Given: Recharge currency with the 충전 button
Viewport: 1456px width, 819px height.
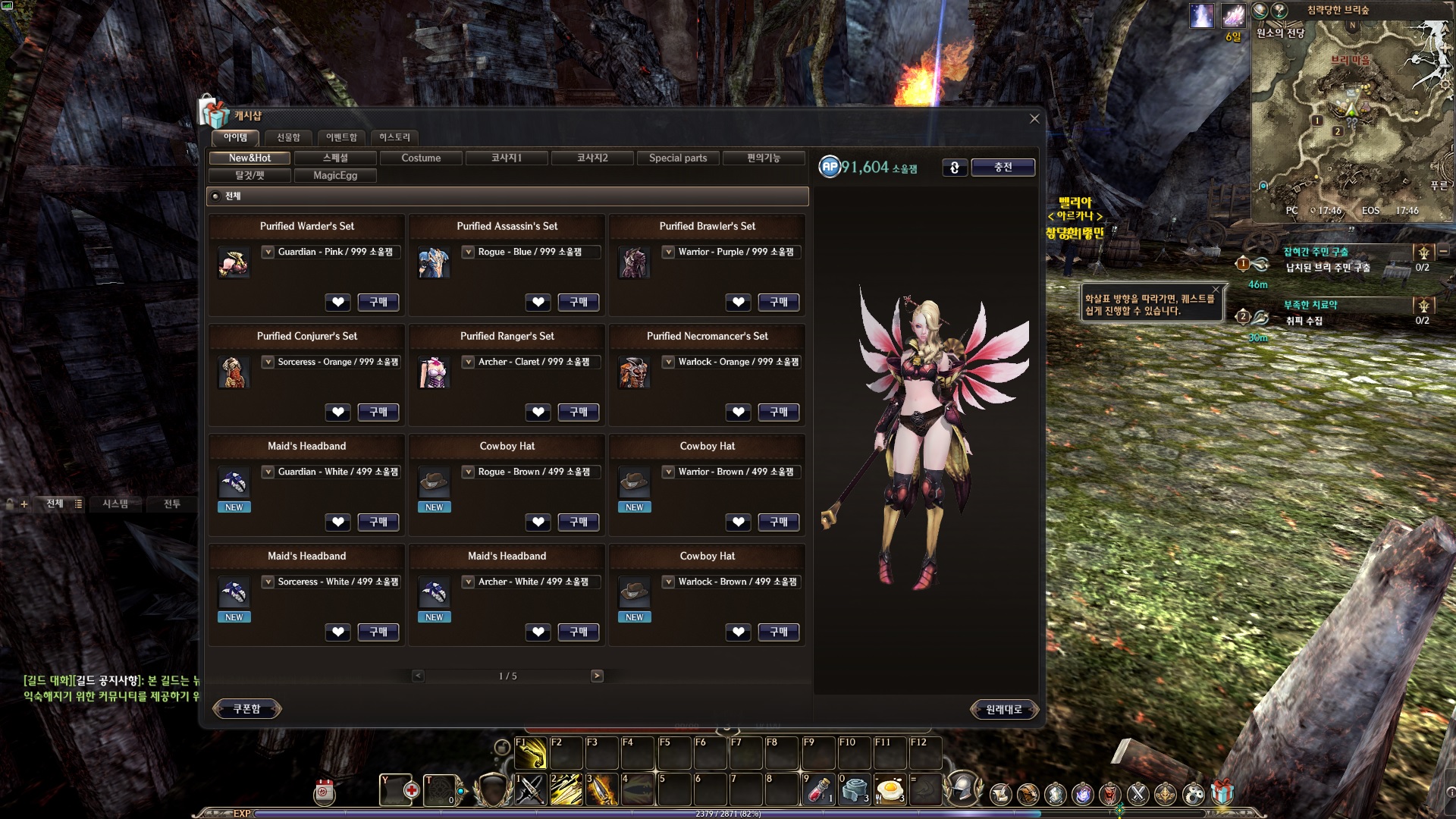Looking at the screenshot, I should point(1003,167).
